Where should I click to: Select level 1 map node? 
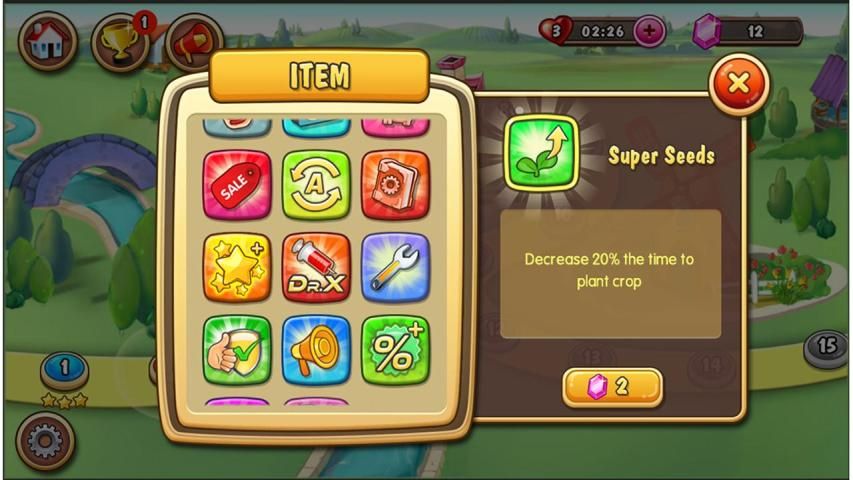(x=64, y=369)
